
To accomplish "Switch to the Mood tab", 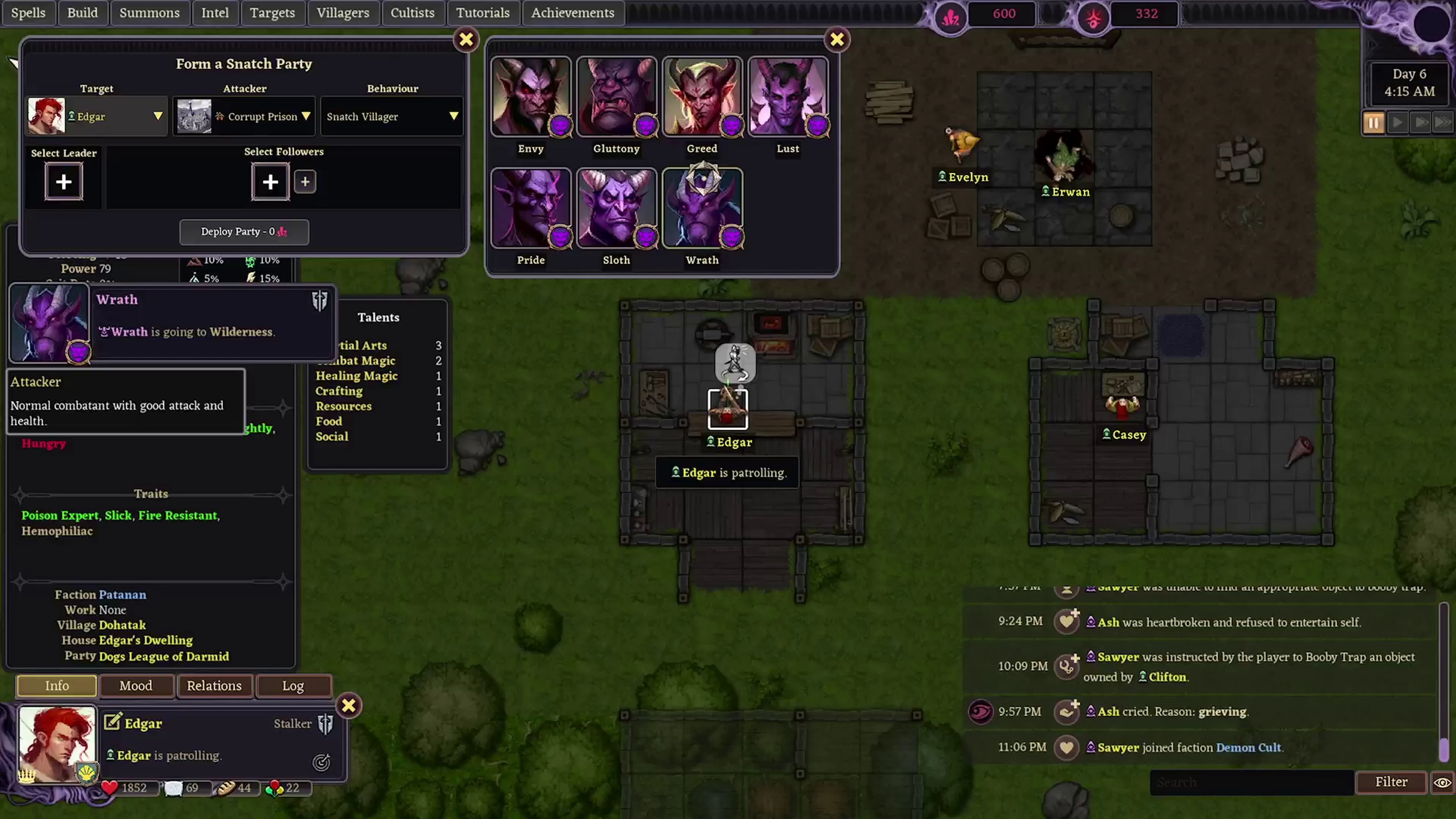I will (136, 686).
